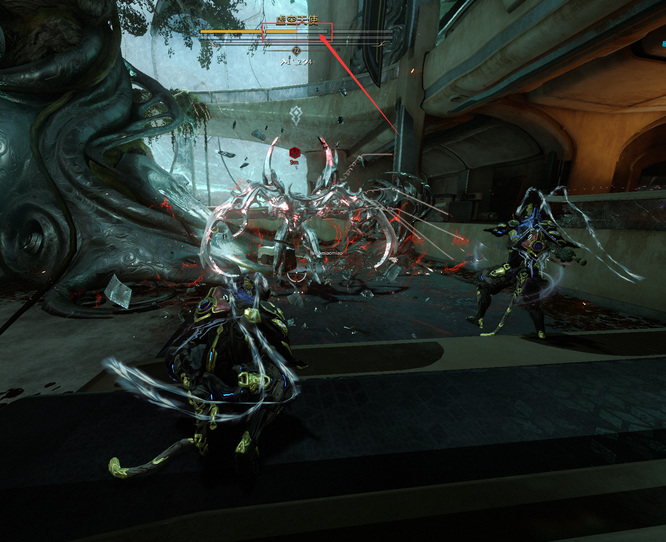Select the red hexagon target marker
666x542 pixels.
coord(295,154)
